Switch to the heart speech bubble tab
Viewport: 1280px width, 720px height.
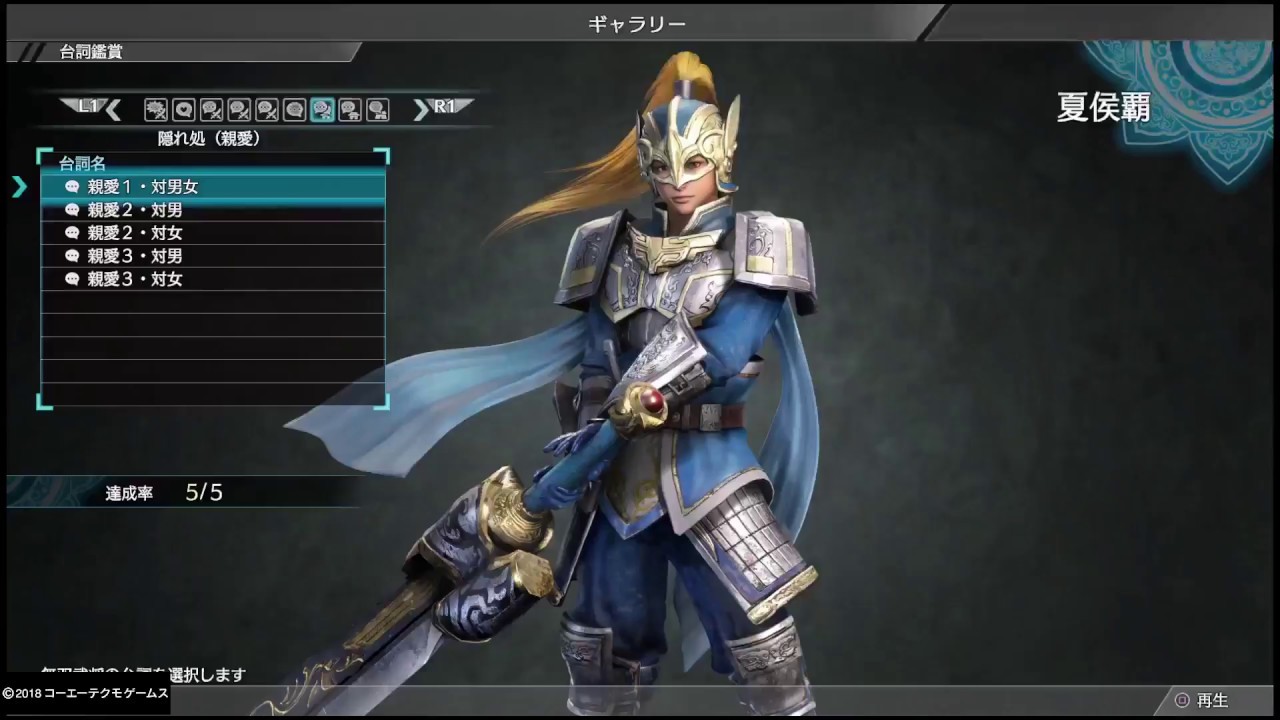(x=183, y=109)
